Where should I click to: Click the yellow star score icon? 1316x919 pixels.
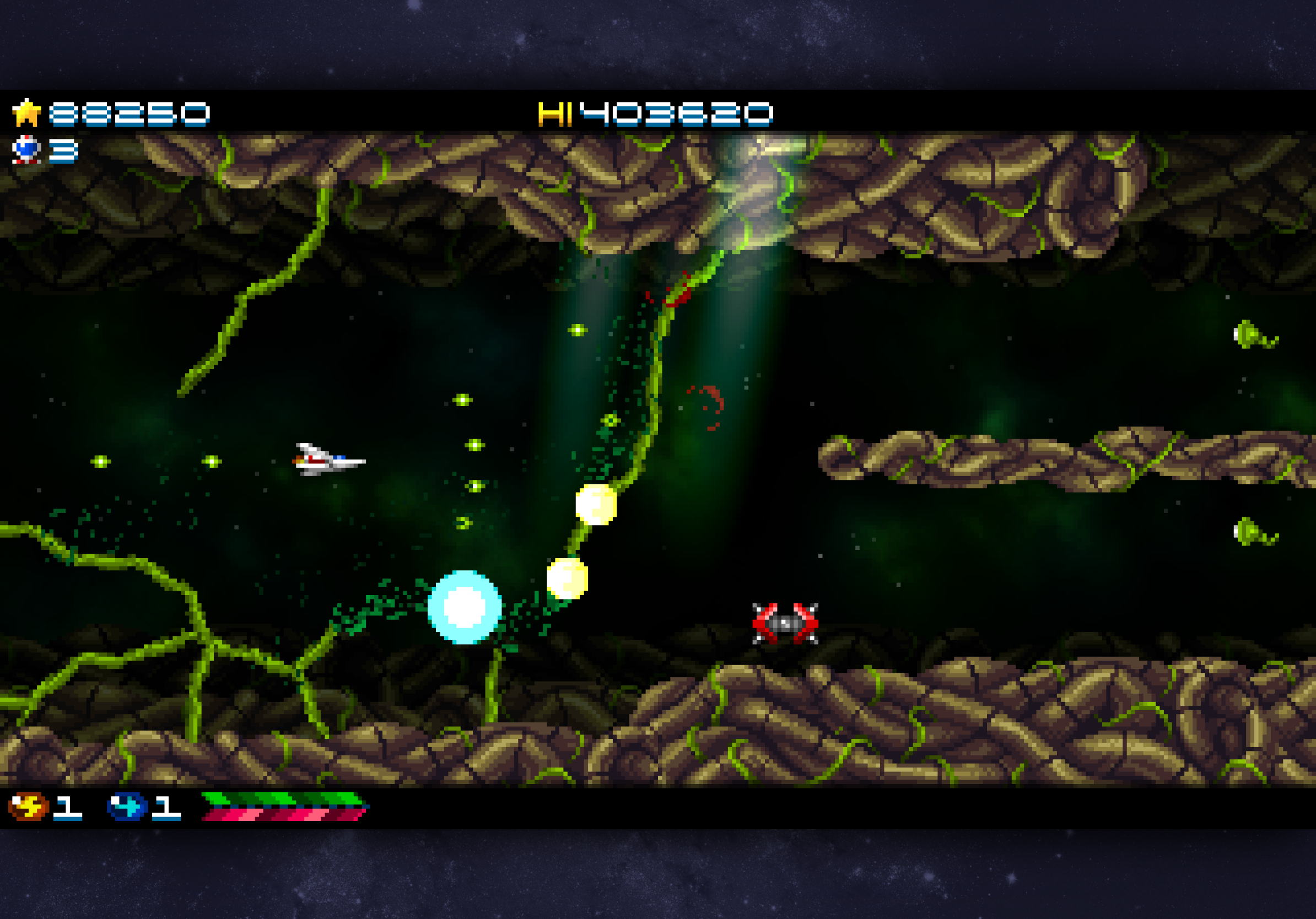pos(26,112)
